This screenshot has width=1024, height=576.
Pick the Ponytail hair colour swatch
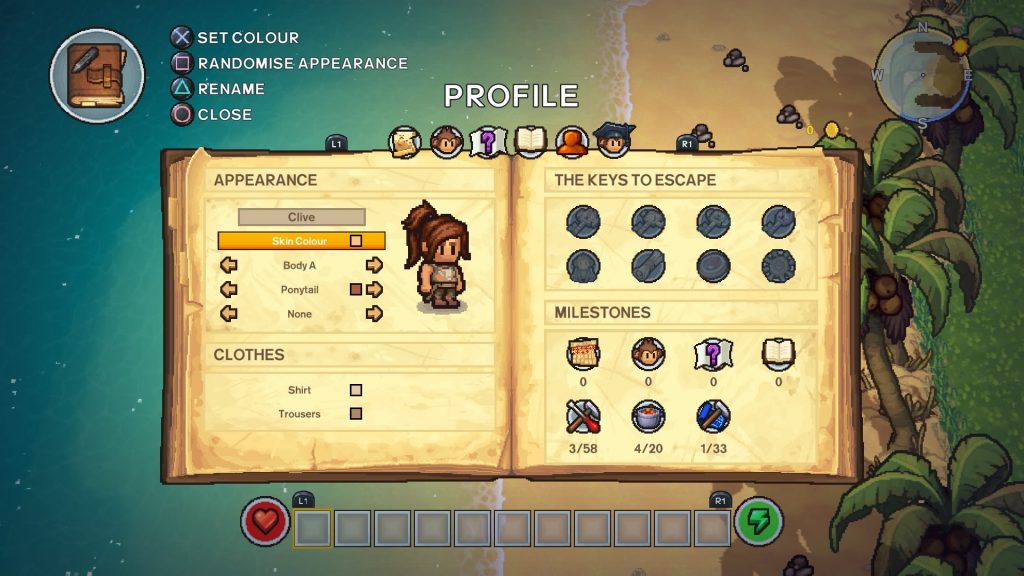coord(355,290)
